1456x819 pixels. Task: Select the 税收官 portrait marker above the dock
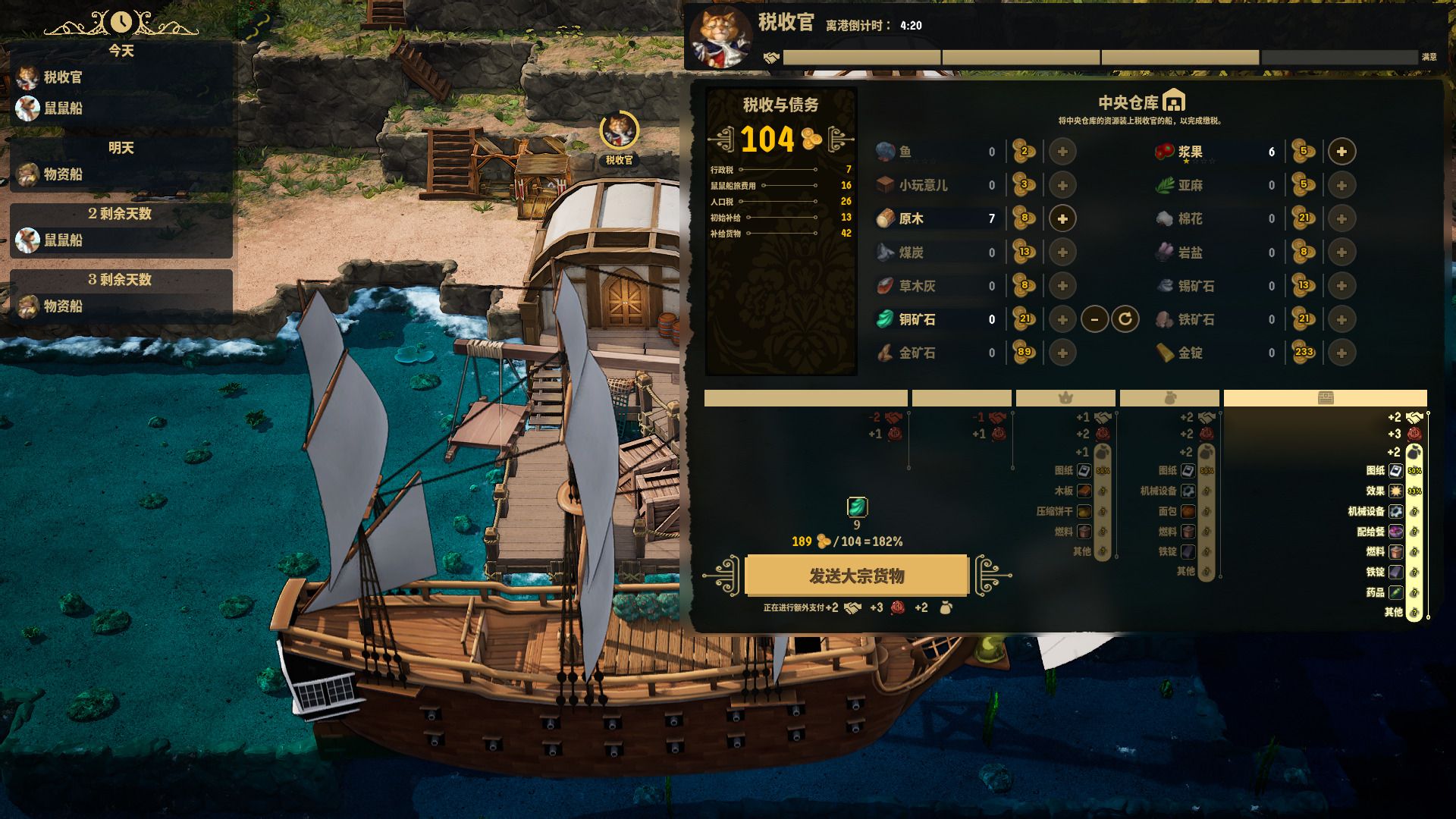619,132
